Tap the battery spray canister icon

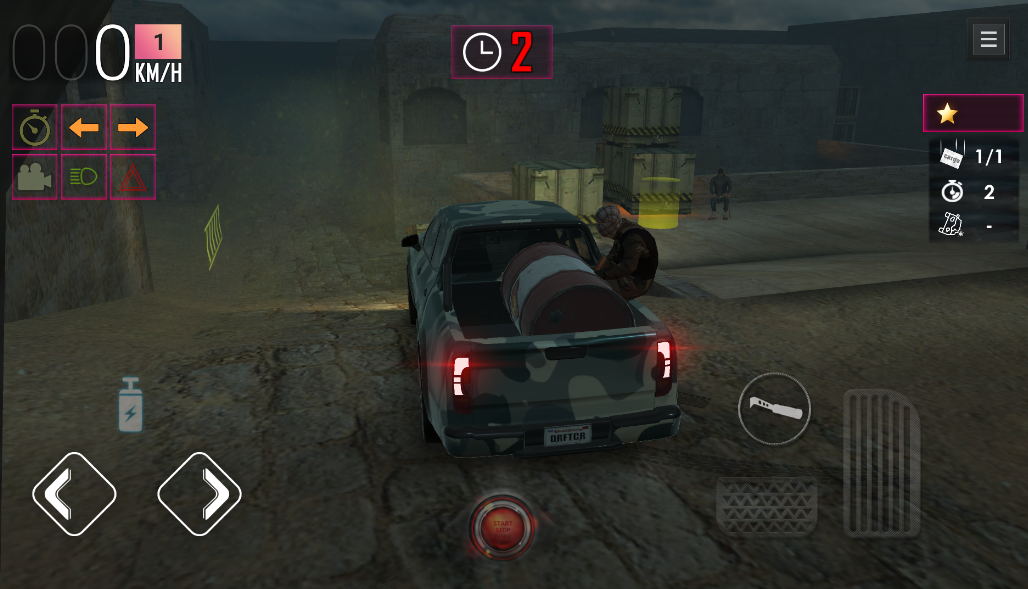[x=131, y=405]
